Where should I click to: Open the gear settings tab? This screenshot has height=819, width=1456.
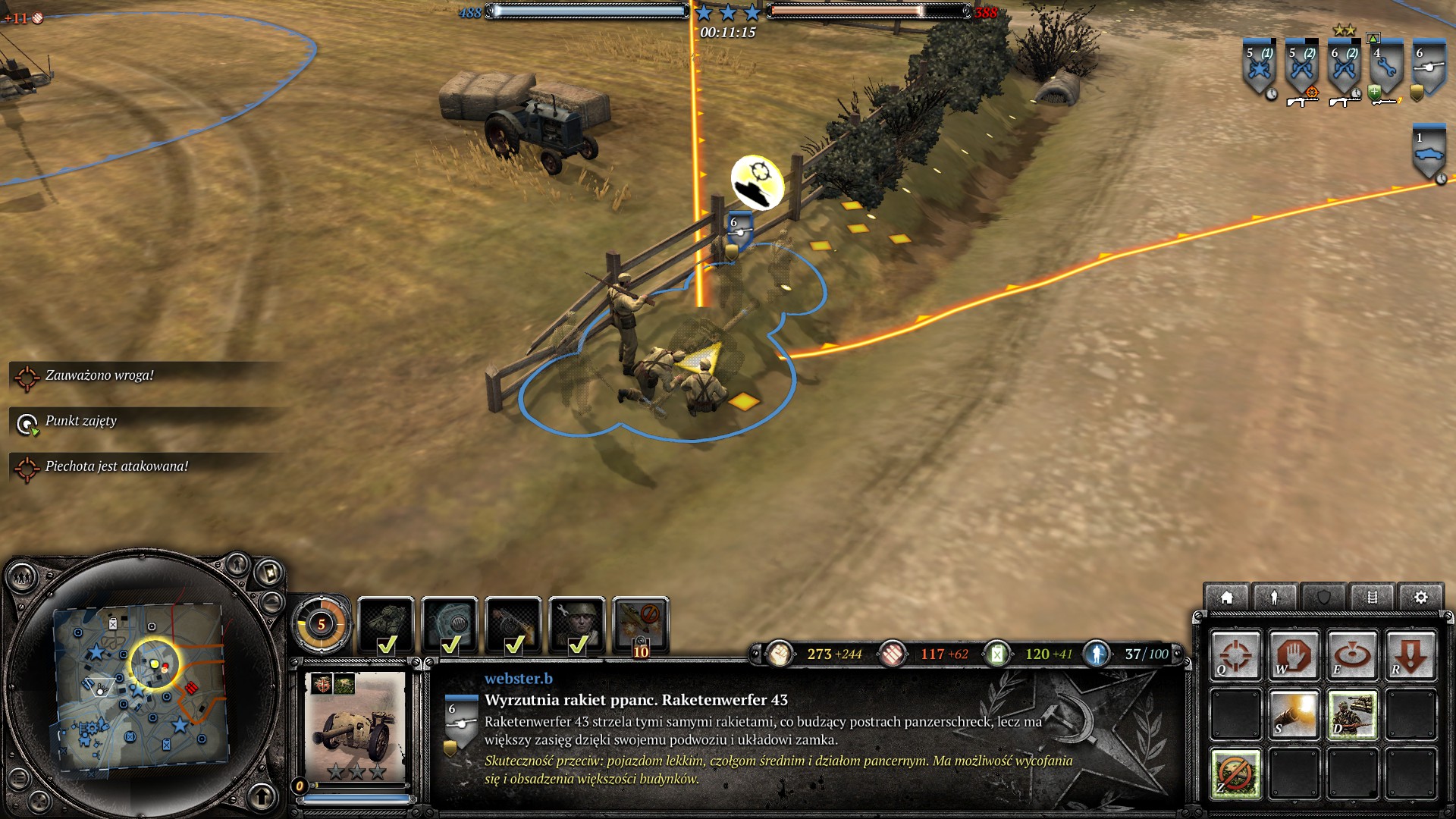(1420, 598)
